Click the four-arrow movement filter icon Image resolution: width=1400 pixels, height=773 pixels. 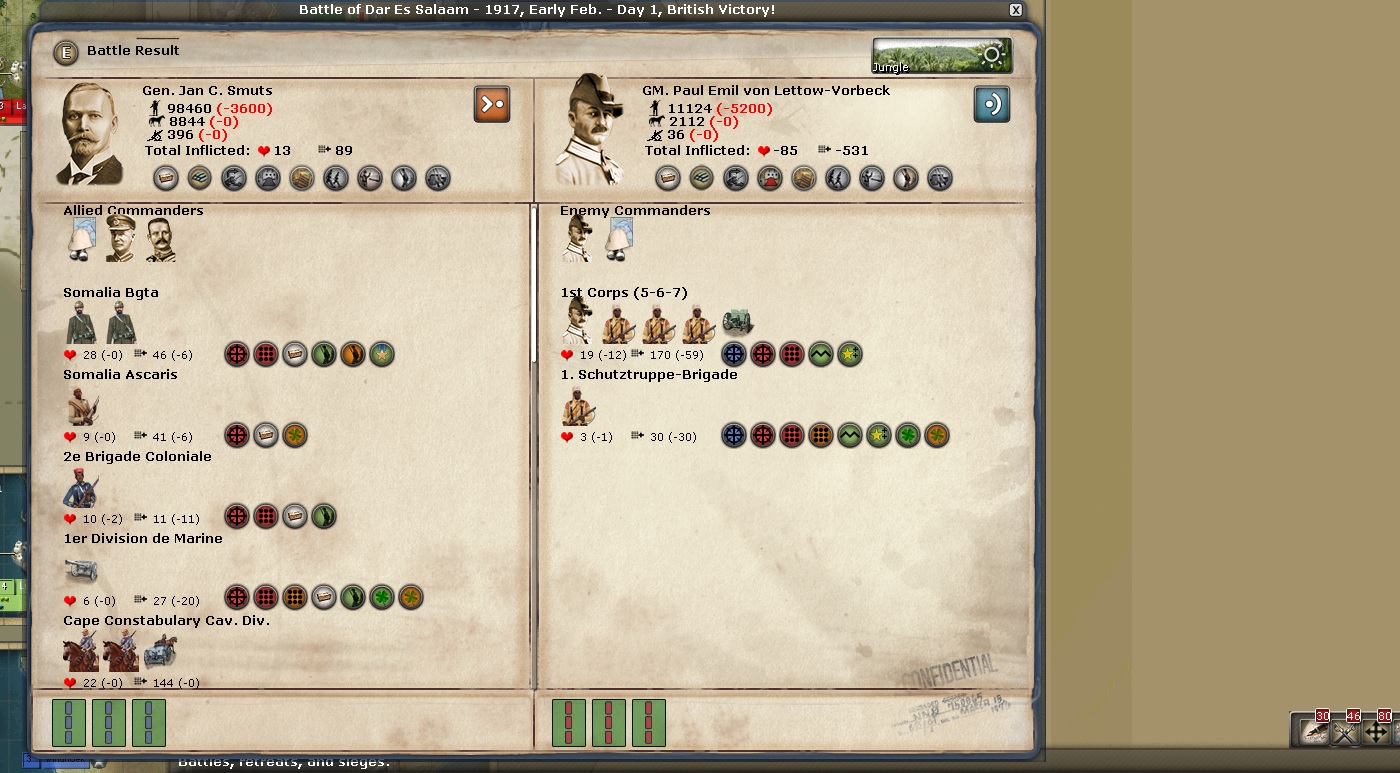click(1376, 732)
